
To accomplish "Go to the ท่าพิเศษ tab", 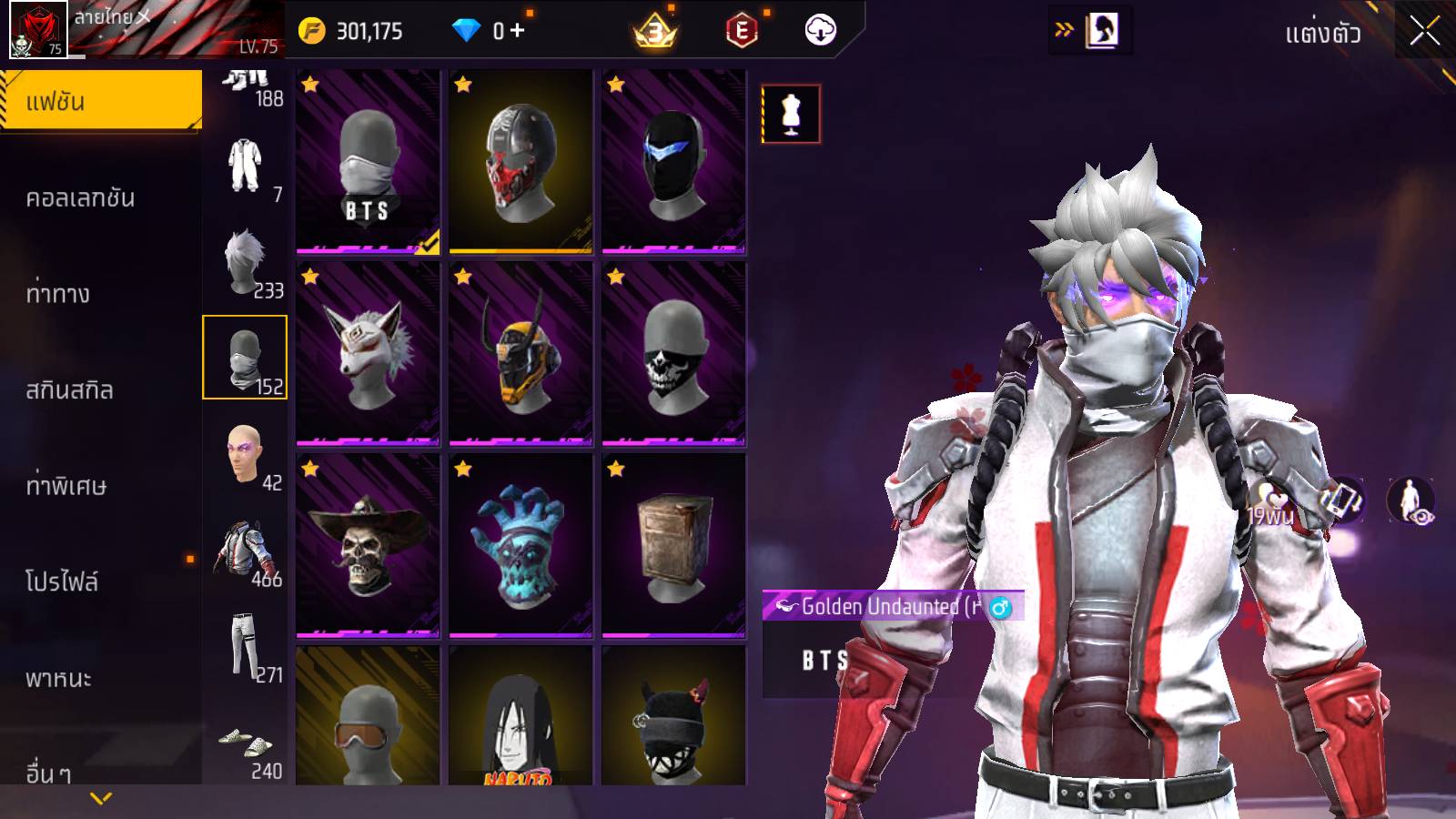I will pyautogui.click(x=66, y=486).
